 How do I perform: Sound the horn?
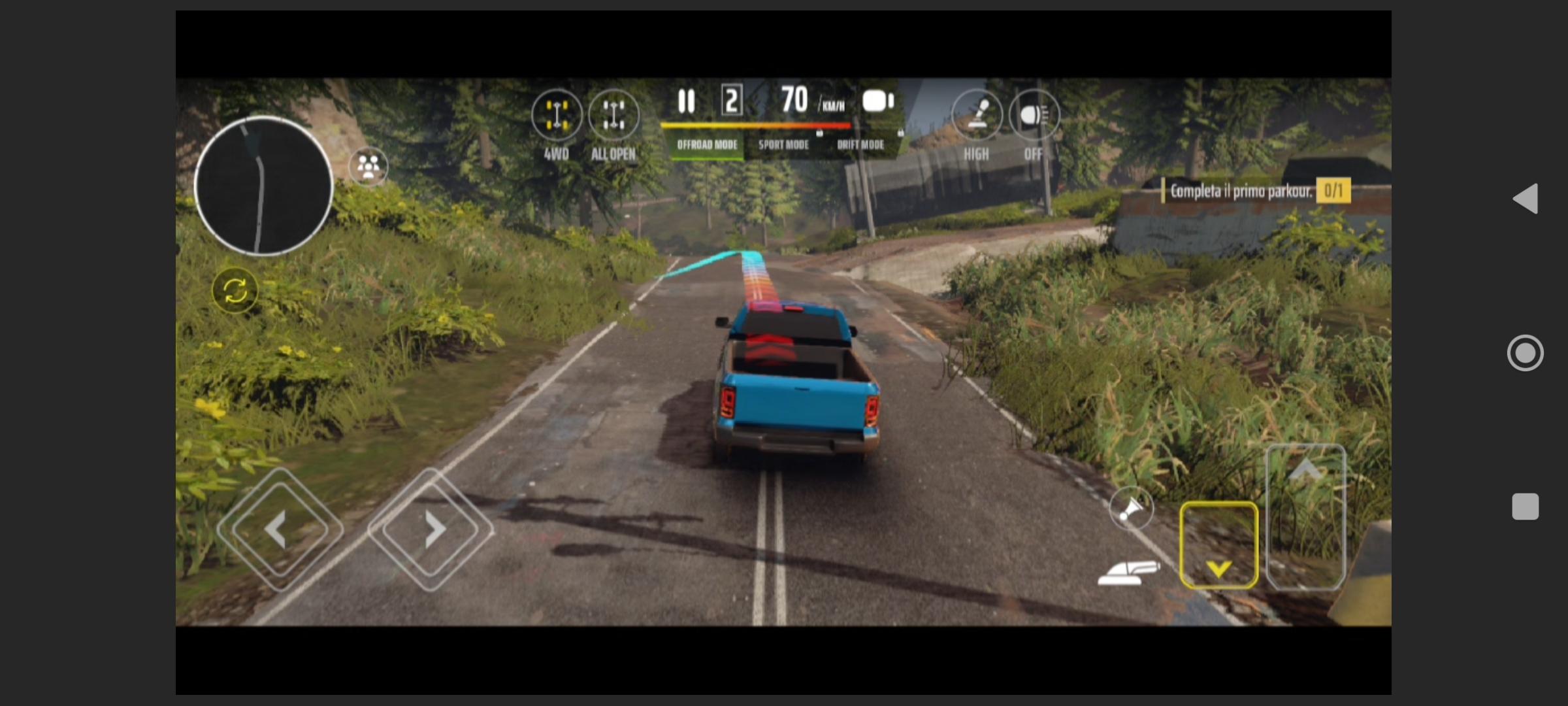[x=1131, y=508]
